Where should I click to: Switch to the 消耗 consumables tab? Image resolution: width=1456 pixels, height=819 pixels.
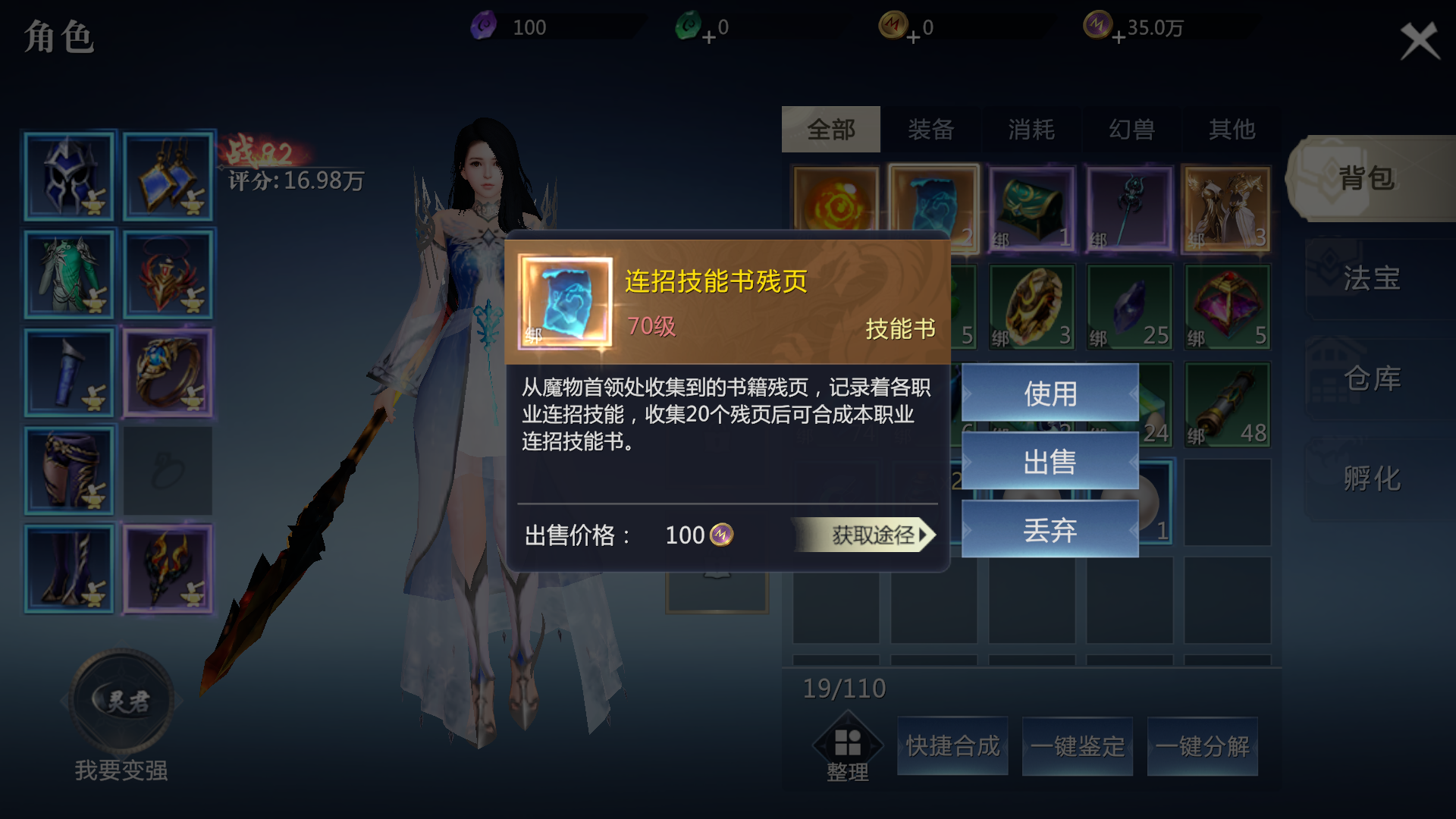tap(1031, 129)
